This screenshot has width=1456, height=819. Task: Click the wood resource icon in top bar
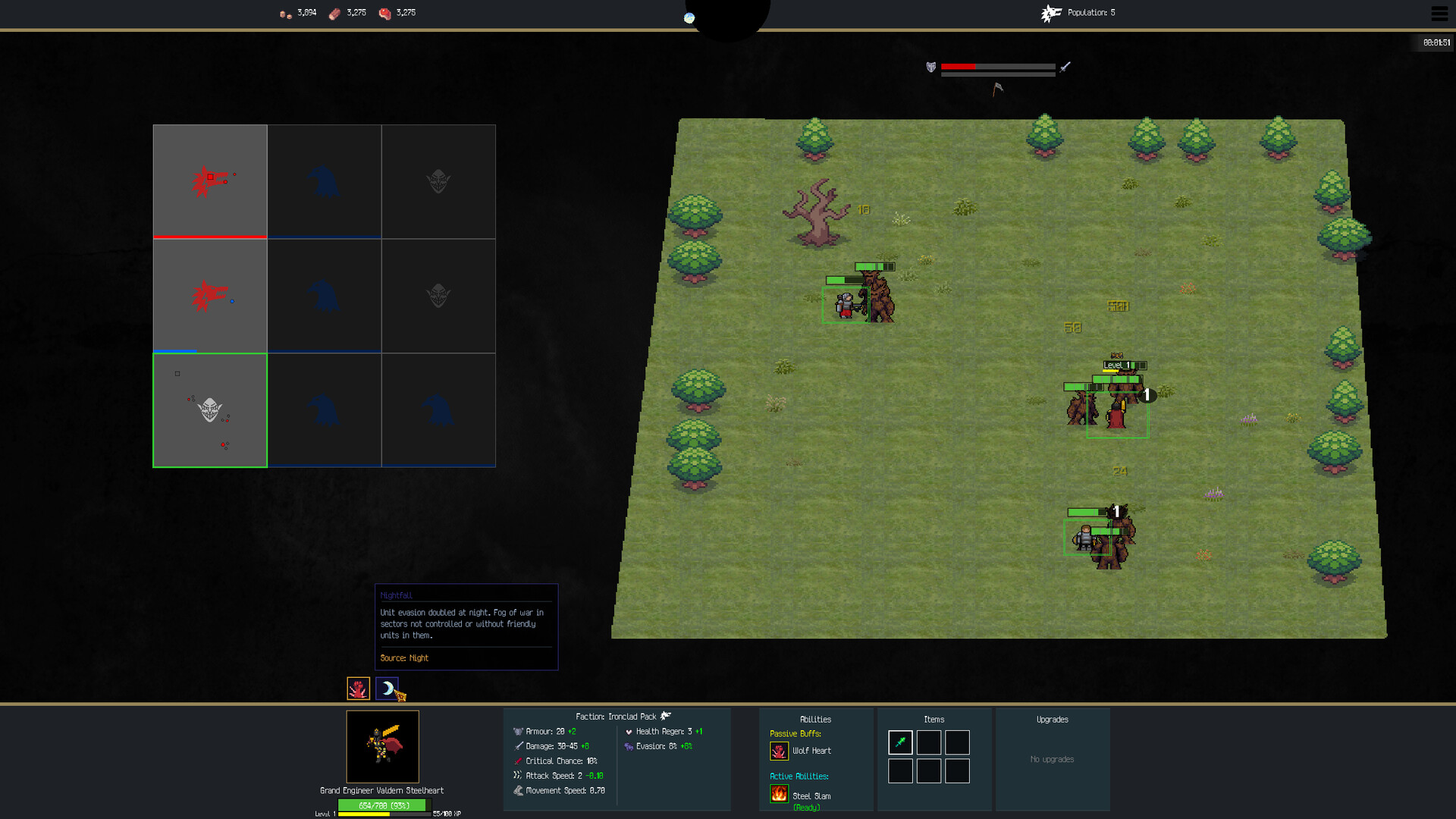click(x=334, y=13)
